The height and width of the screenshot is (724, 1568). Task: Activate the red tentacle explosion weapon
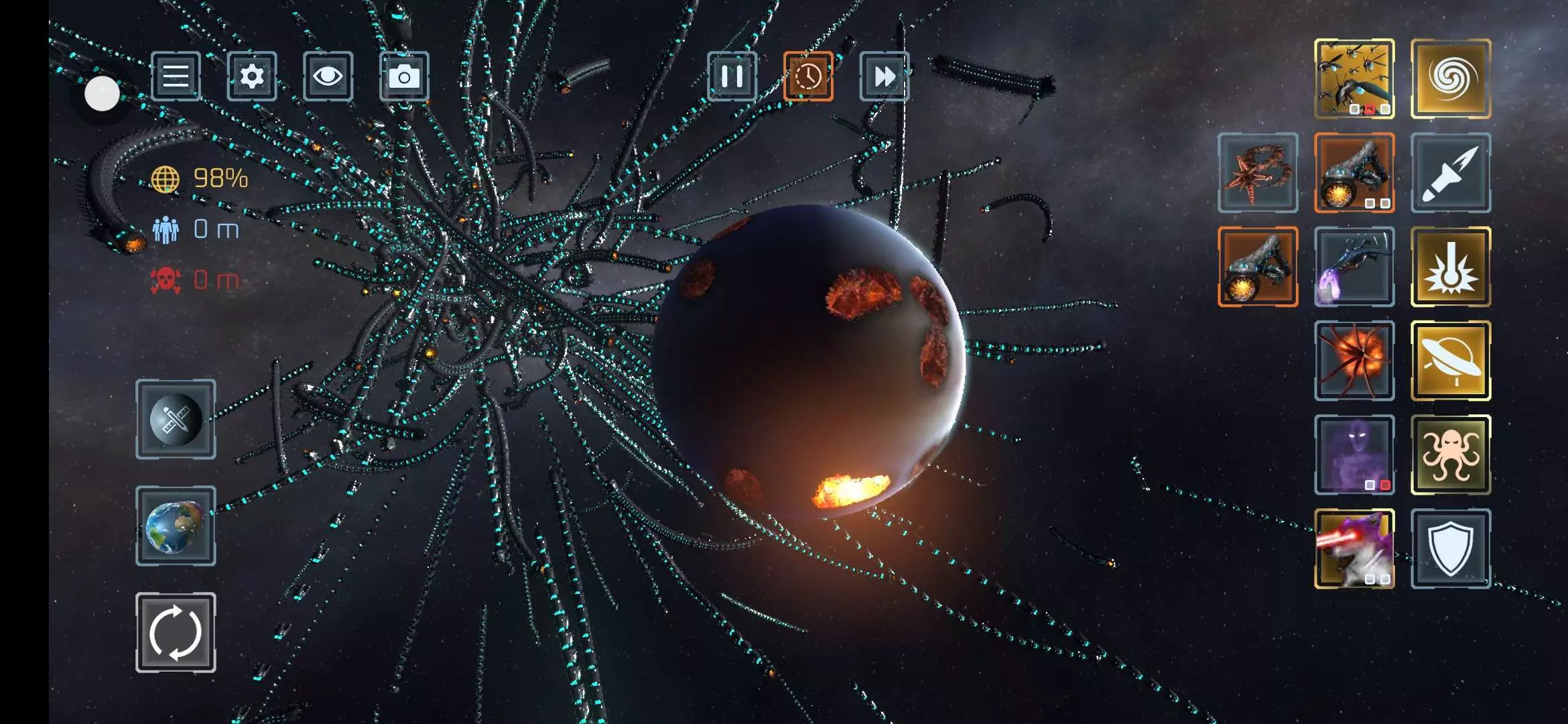pyautogui.click(x=1354, y=361)
